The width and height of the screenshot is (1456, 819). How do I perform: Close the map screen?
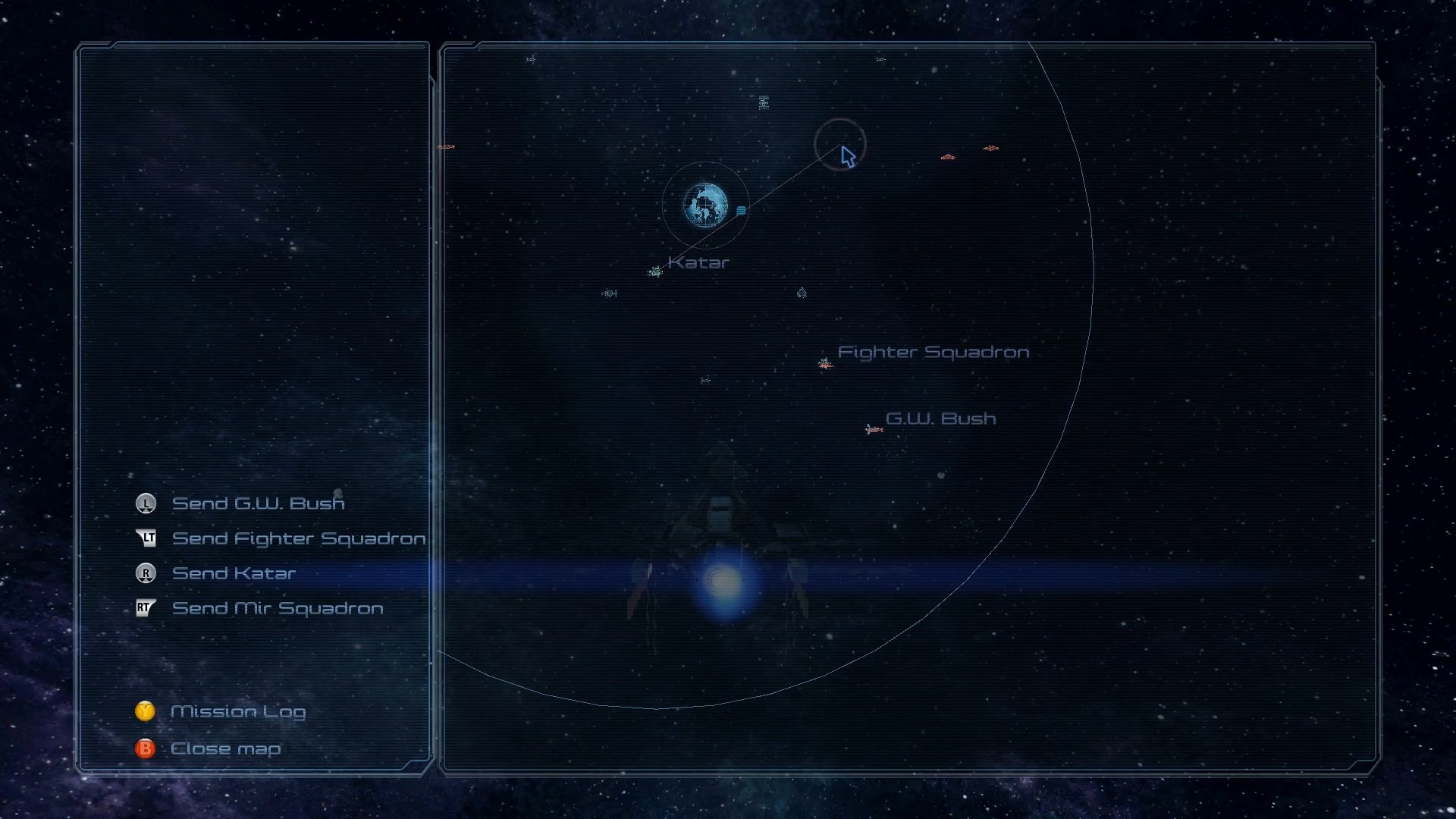point(225,749)
